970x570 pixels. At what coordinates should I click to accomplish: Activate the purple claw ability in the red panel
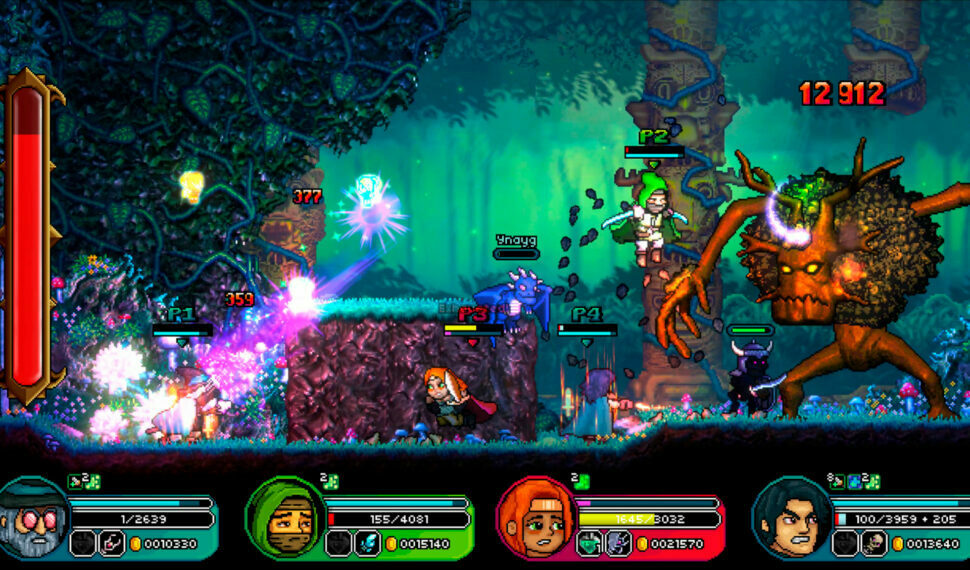[619, 543]
